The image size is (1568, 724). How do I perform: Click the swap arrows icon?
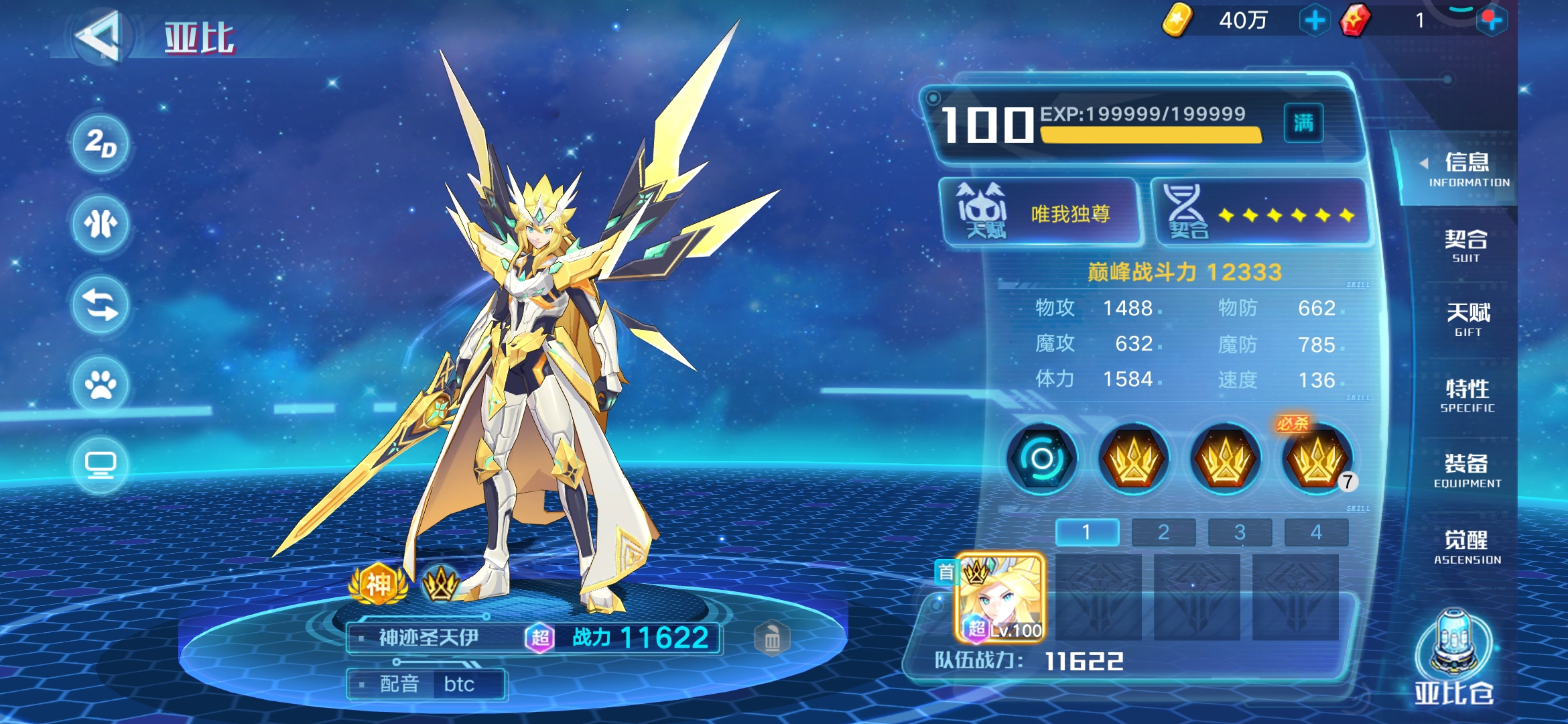click(101, 305)
